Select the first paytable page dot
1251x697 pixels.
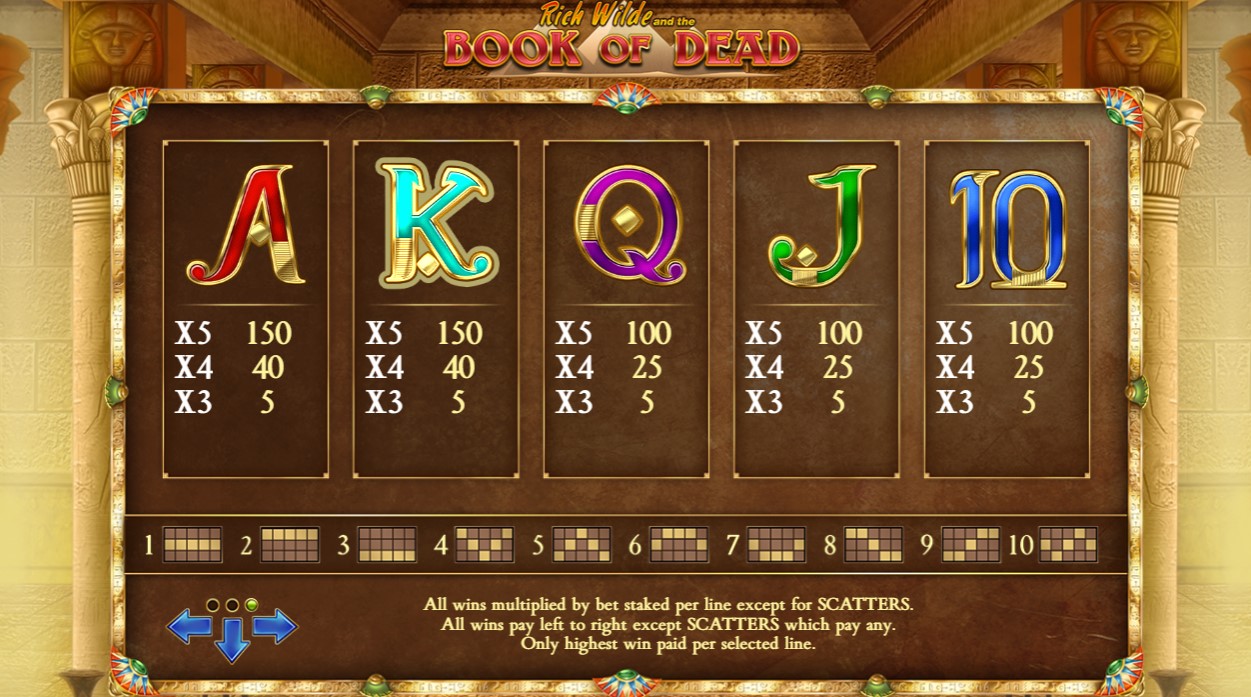pyautogui.click(x=212, y=605)
